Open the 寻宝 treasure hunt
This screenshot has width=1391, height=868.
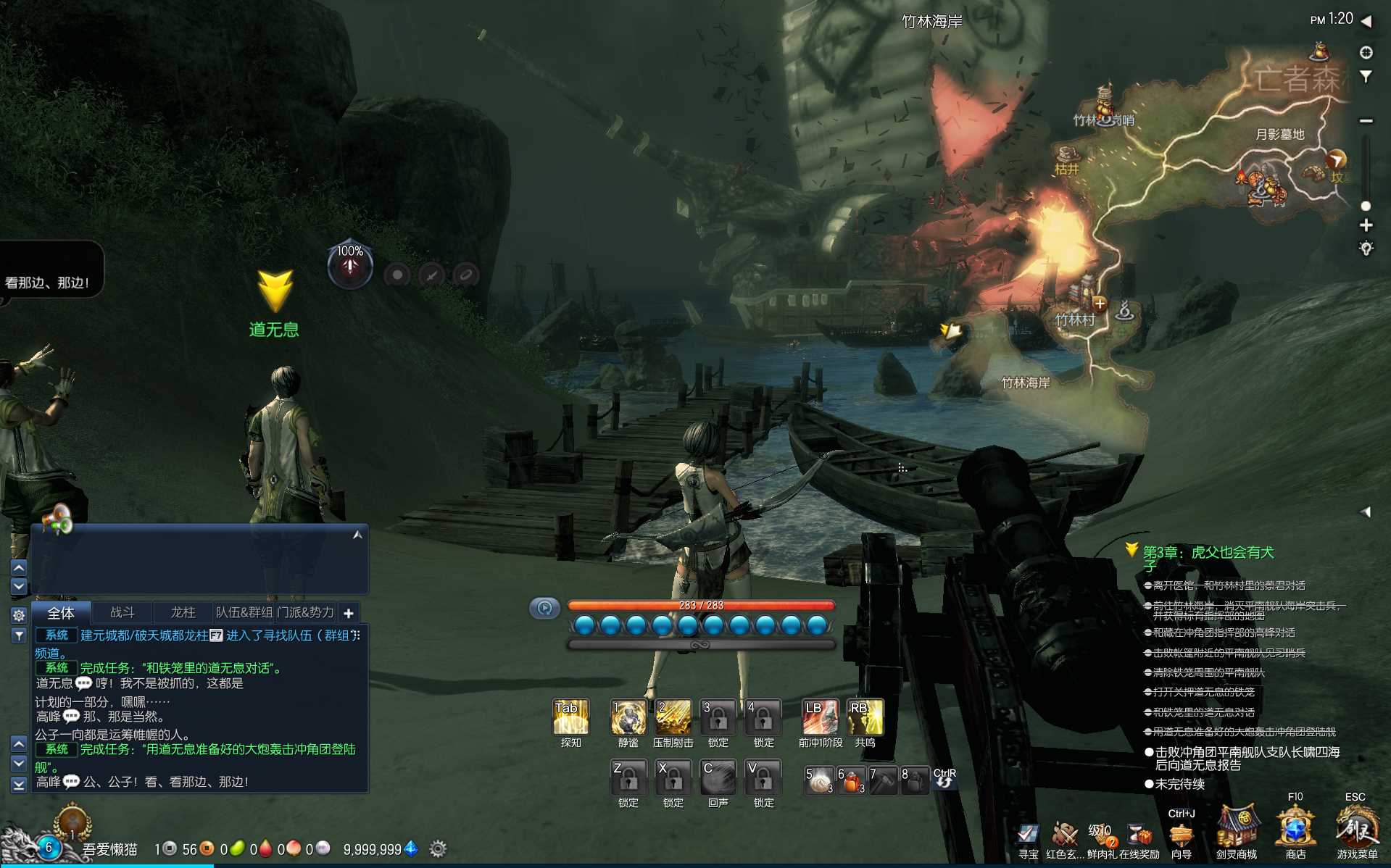pyautogui.click(x=1028, y=835)
